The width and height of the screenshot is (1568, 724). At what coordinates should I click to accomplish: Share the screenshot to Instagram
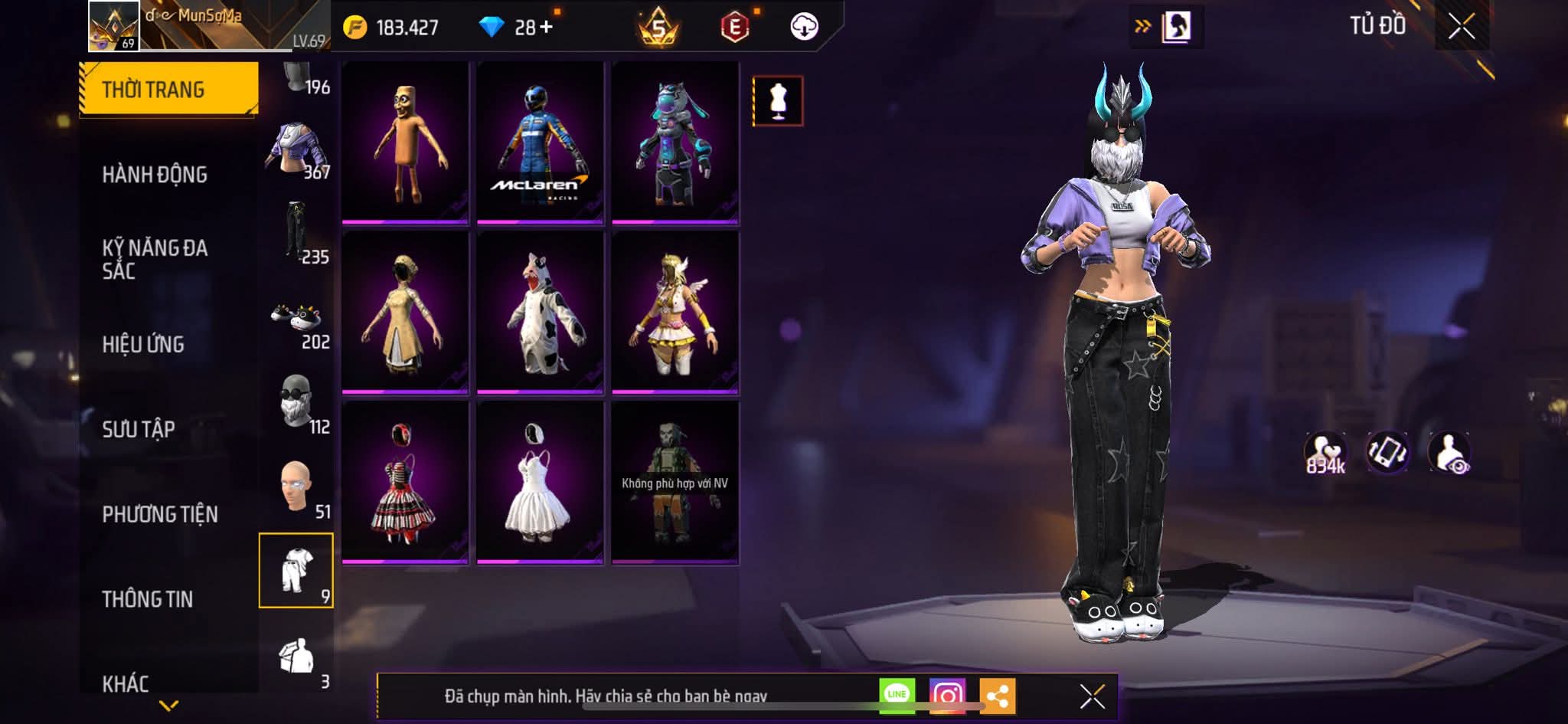[x=947, y=695]
